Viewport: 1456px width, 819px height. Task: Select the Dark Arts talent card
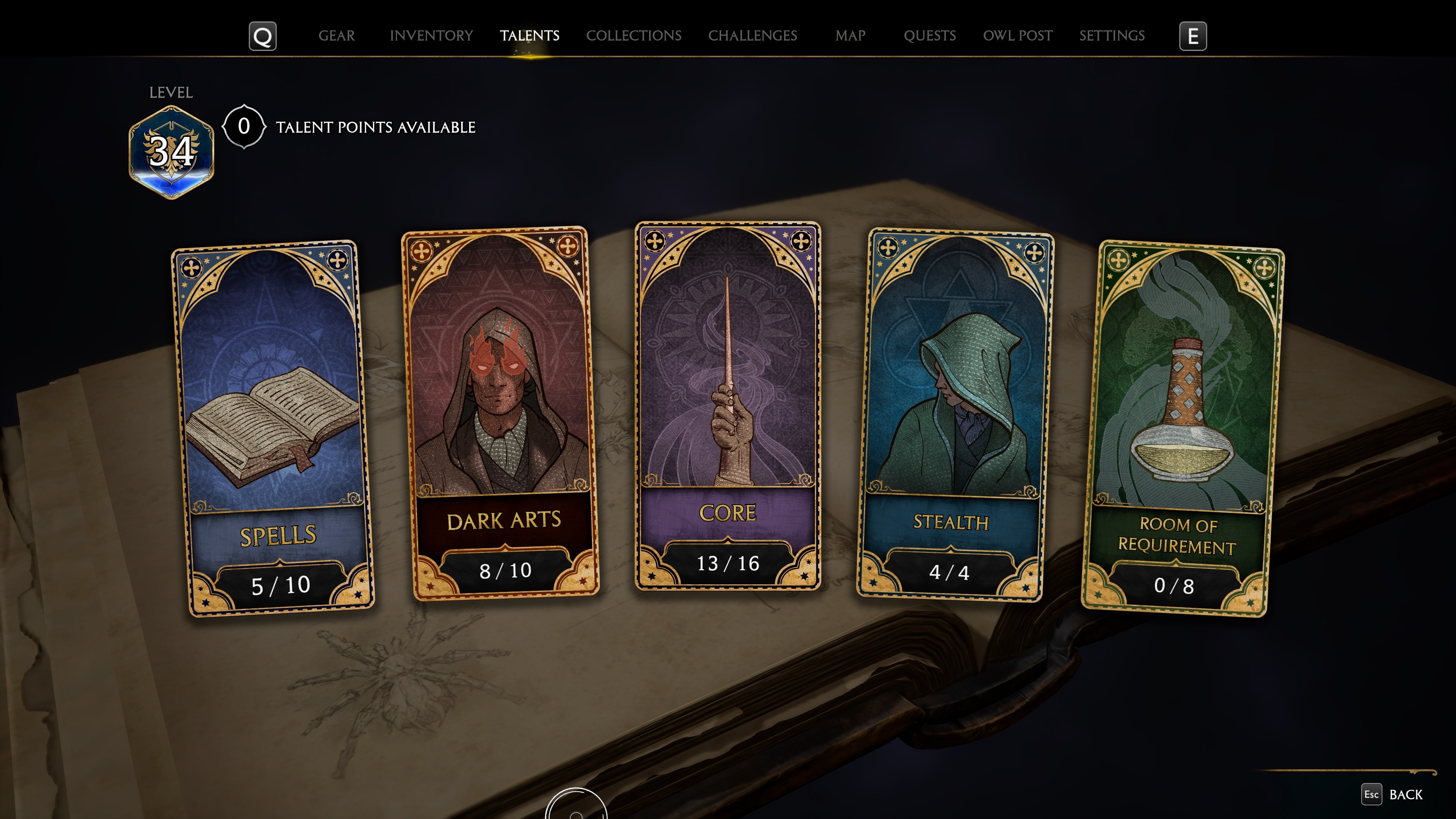[x=500, y=413]
